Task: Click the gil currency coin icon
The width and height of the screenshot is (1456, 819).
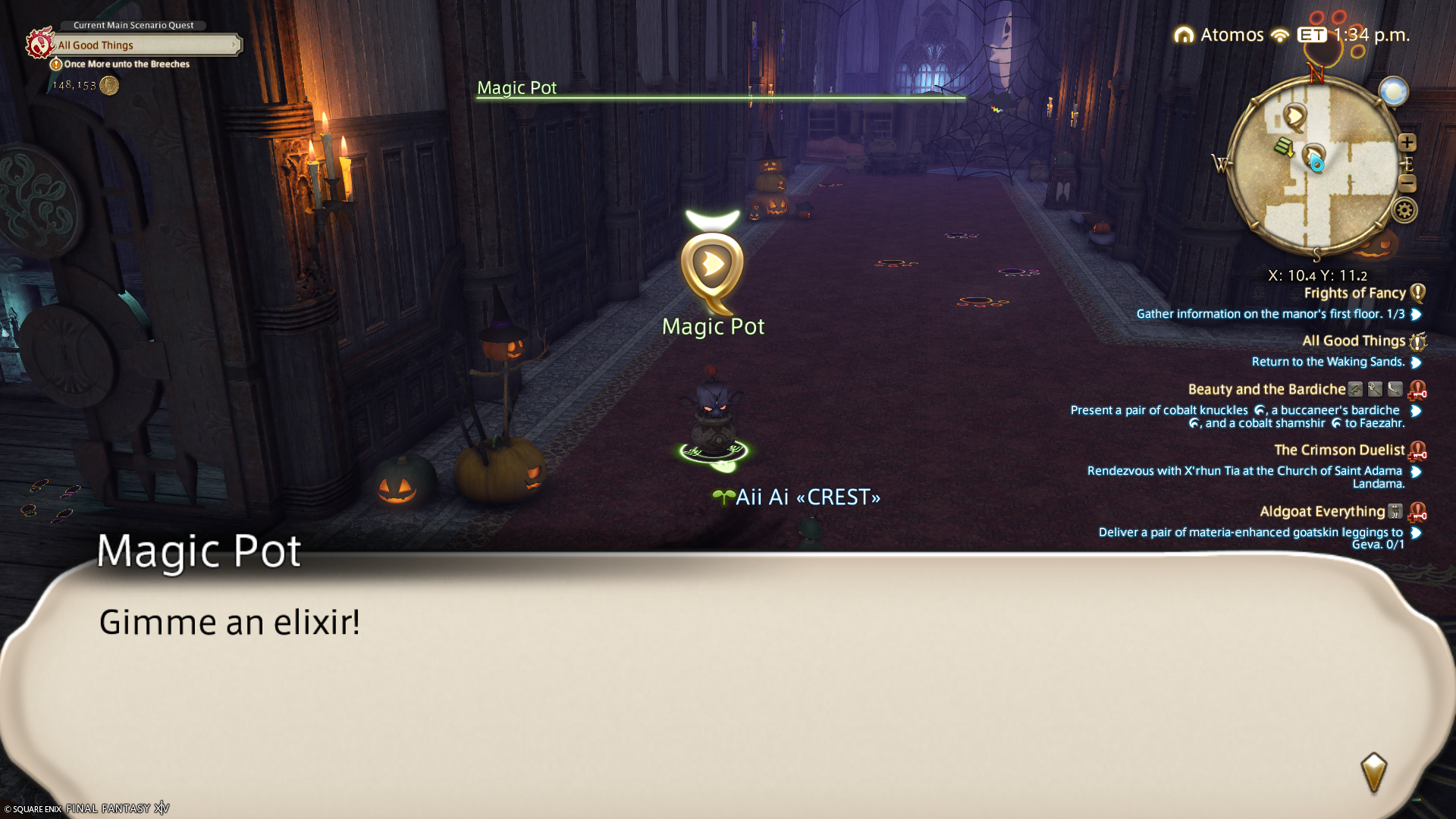Action: pos(109,86)
